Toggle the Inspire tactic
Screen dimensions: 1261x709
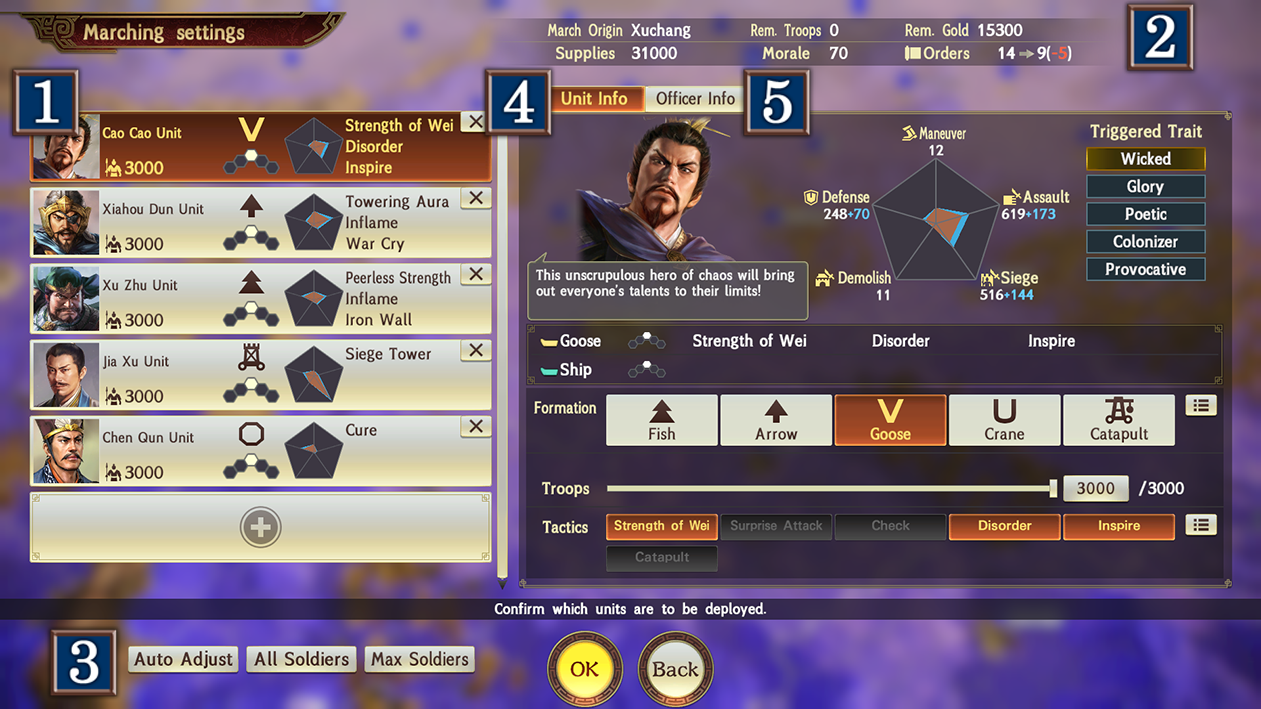1118,526
